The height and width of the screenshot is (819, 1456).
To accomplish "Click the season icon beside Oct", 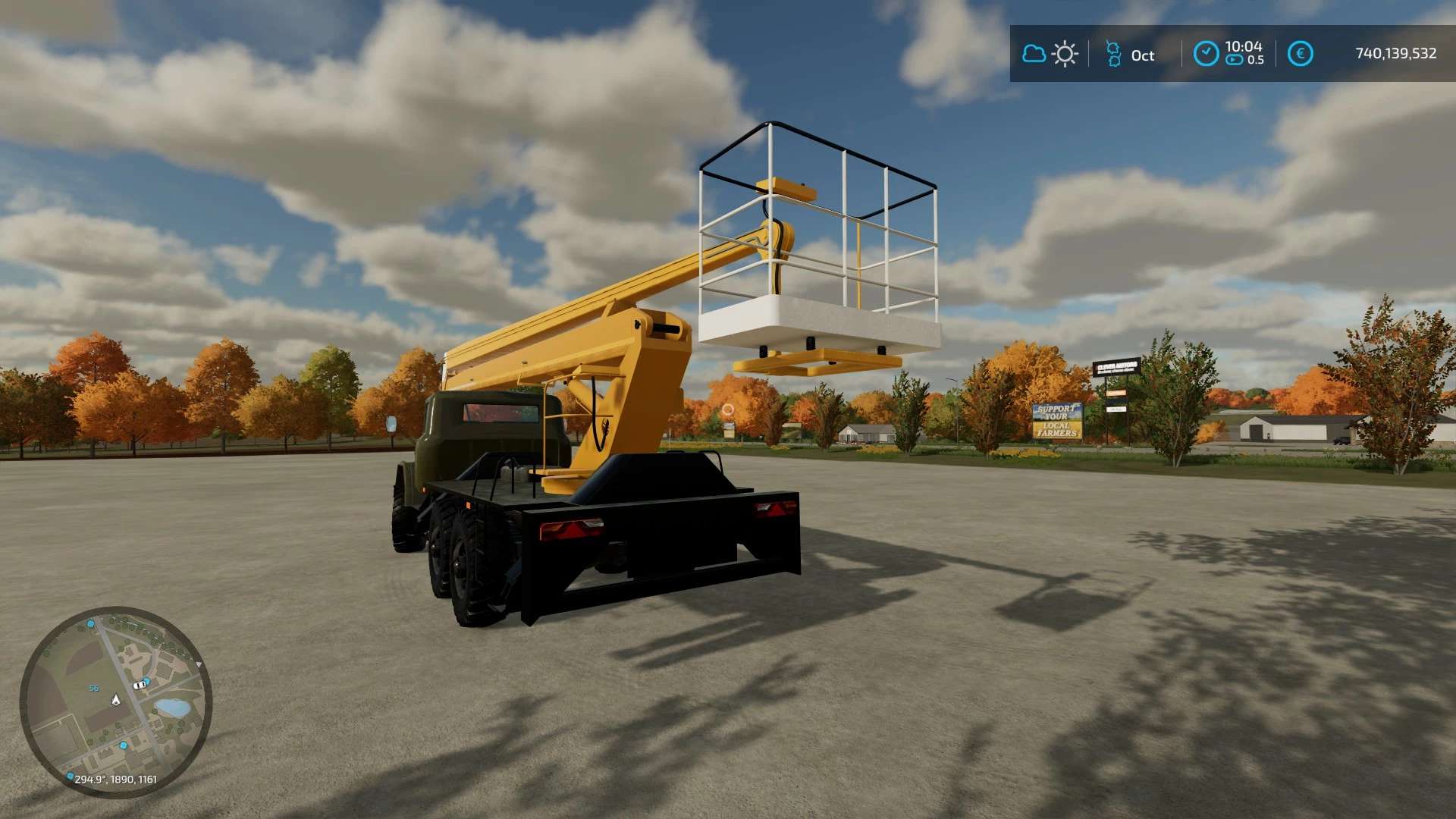I will [x=1112, y=54].
